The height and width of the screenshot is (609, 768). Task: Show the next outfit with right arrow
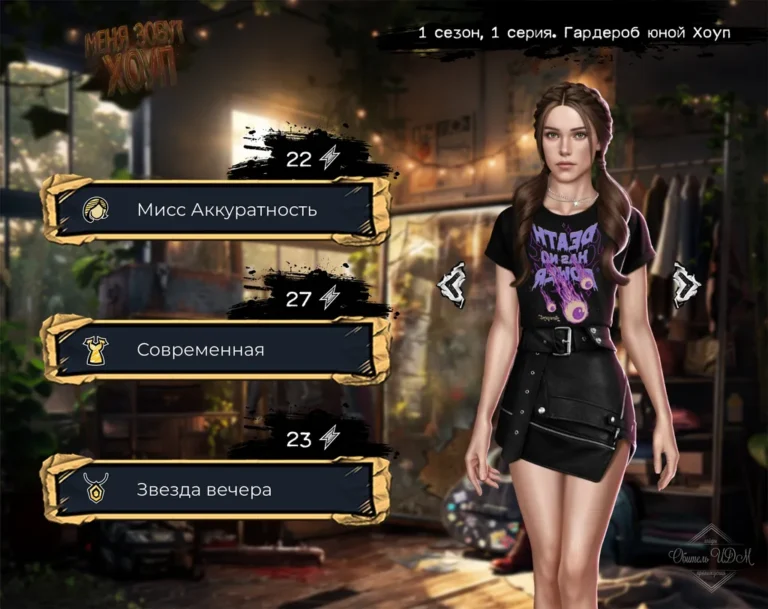pyautogui.click(x=687, y=285)
